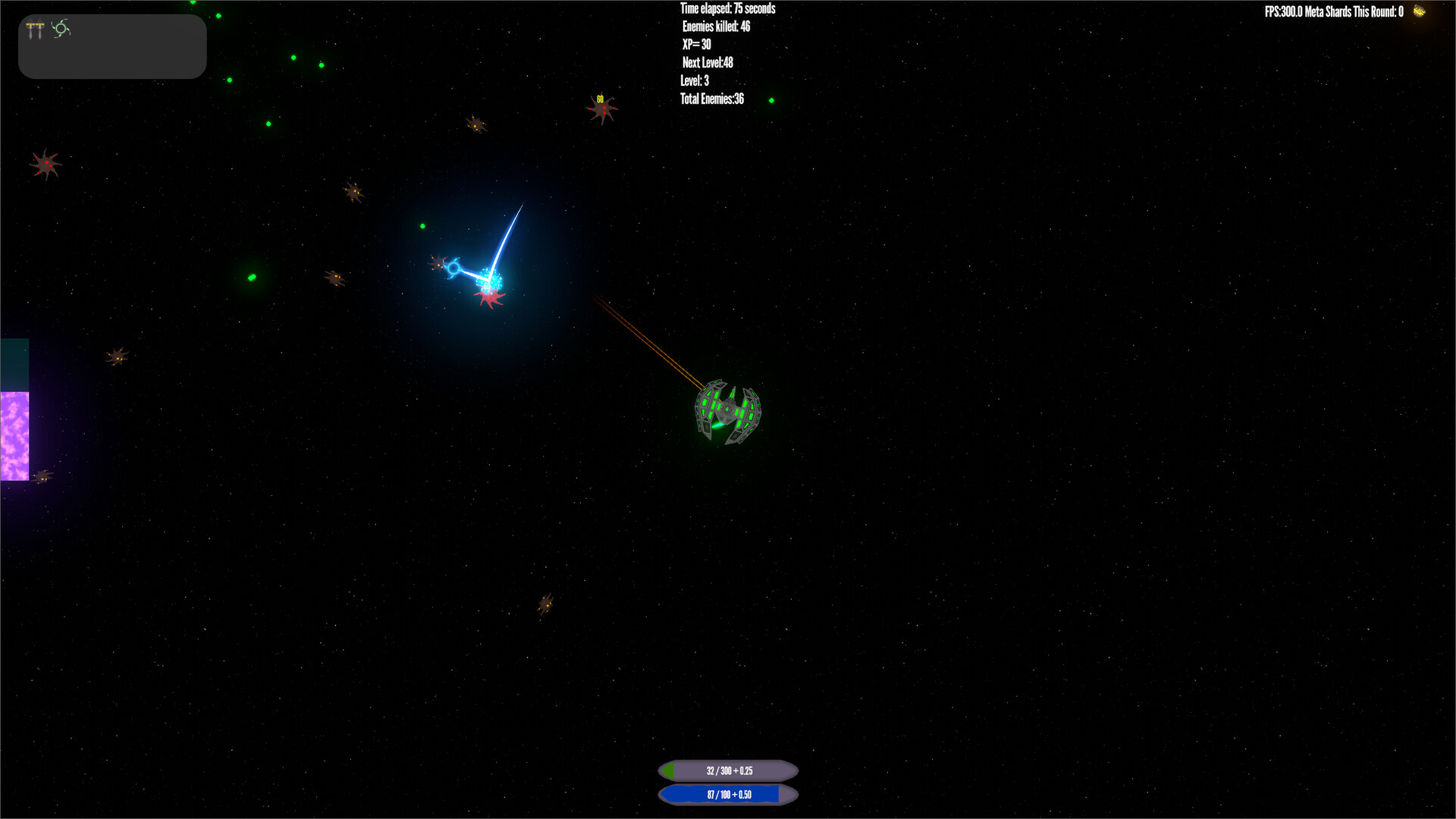Click the green swirling vortex ability icon
Image resolution: width=1456 pixels, height=819 pixels.
click(61, 29)
